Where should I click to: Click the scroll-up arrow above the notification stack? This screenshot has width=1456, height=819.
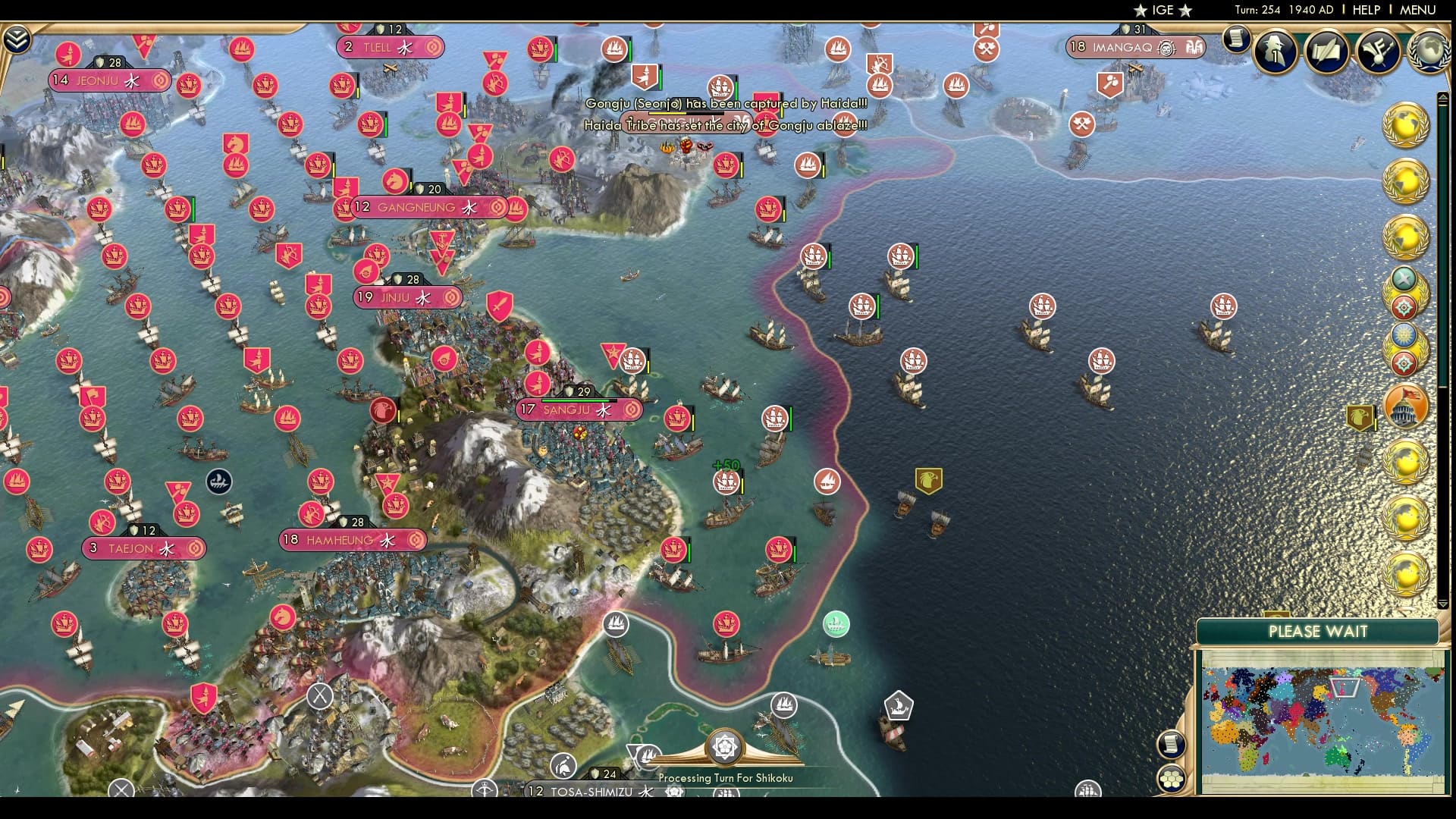pyautogui.click(x=1443, y=96)
